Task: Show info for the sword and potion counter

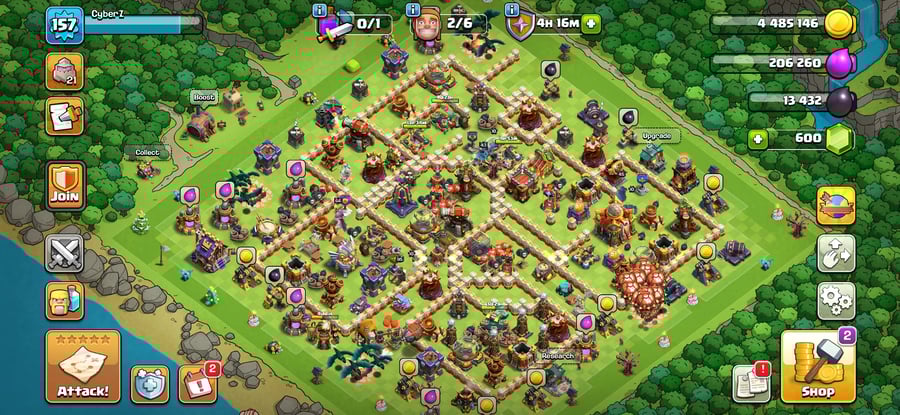Action: (319, 11)
